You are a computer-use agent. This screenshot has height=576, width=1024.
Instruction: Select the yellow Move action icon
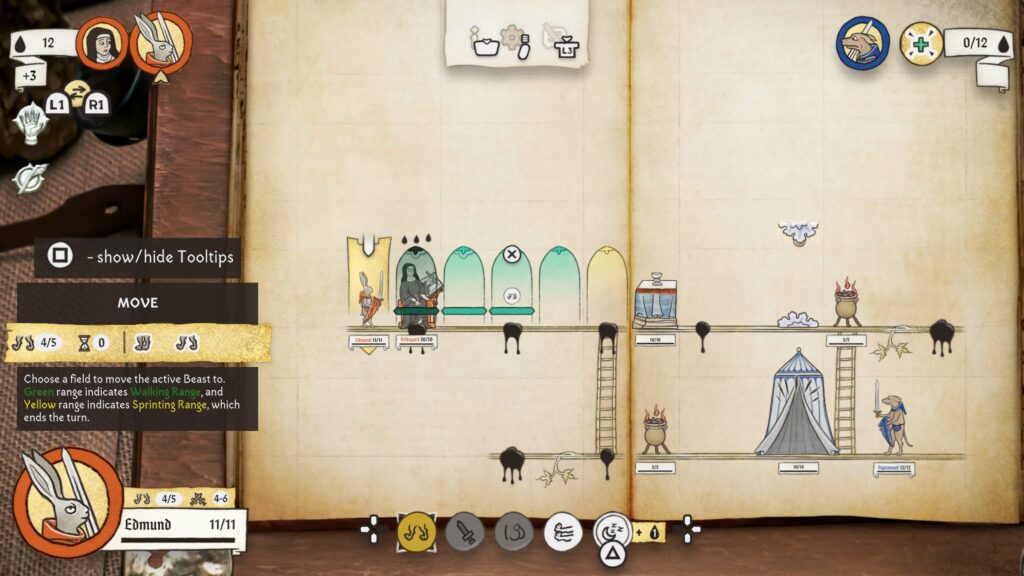[416, 531]
